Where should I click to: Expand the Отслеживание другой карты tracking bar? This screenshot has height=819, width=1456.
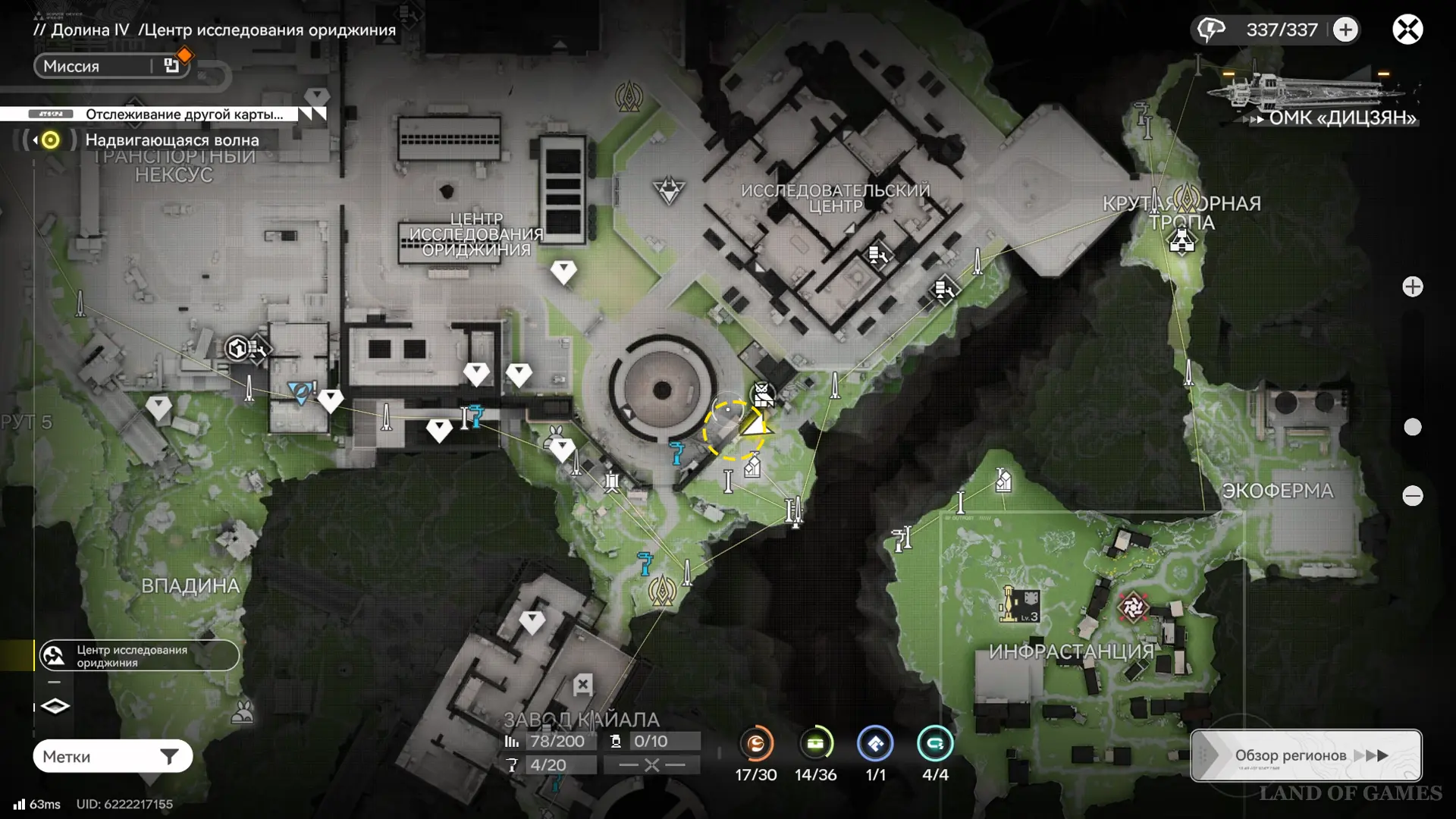[x=312, y=114]
